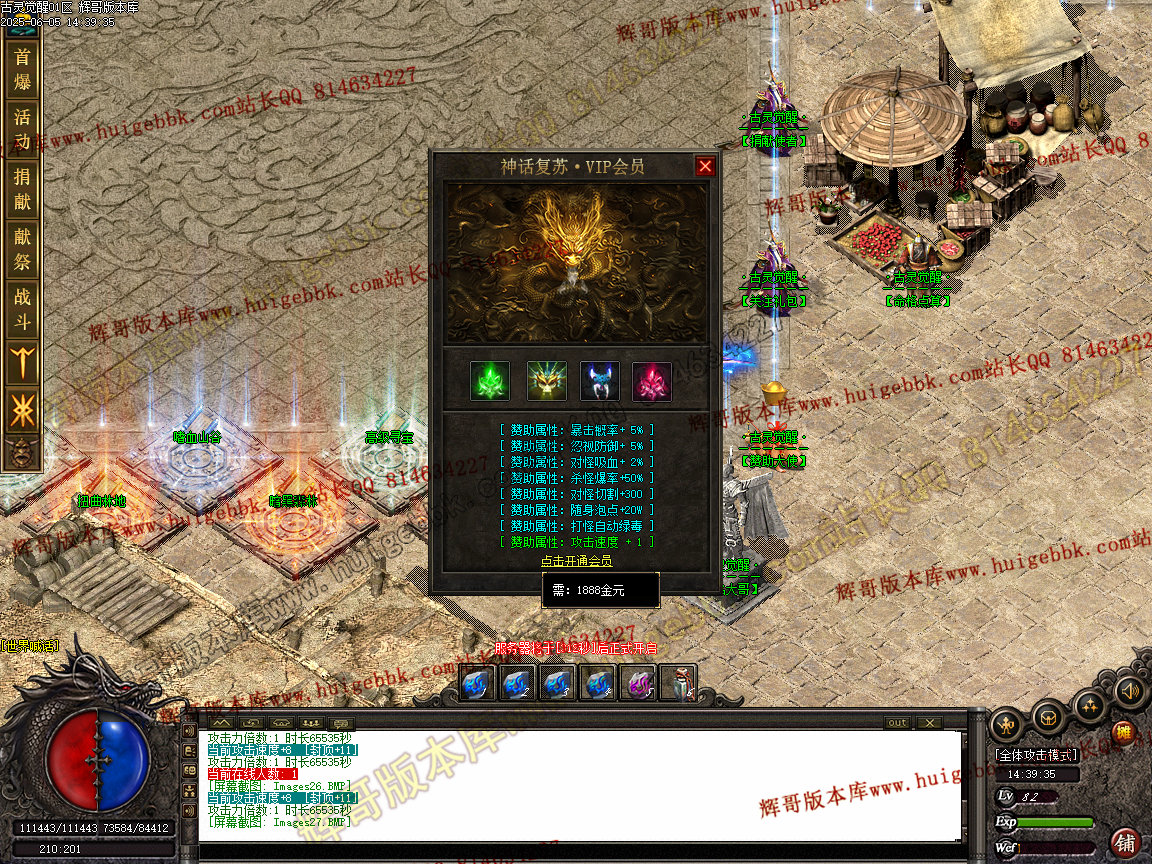
Task: Select the pink flame VIP icon
Action: point(652,381)
